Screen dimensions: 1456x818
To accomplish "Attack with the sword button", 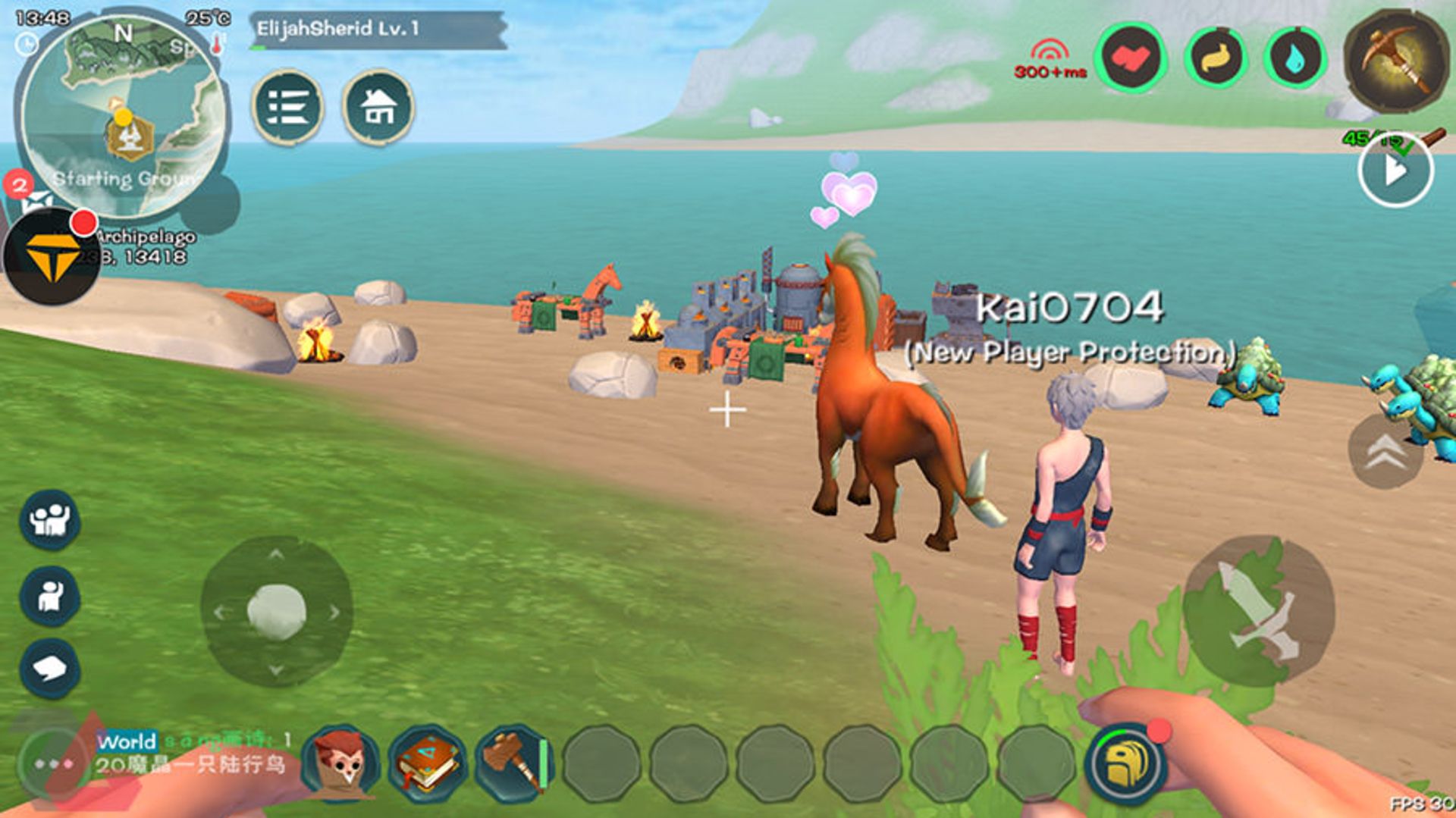I will [x=1258, y=611].
